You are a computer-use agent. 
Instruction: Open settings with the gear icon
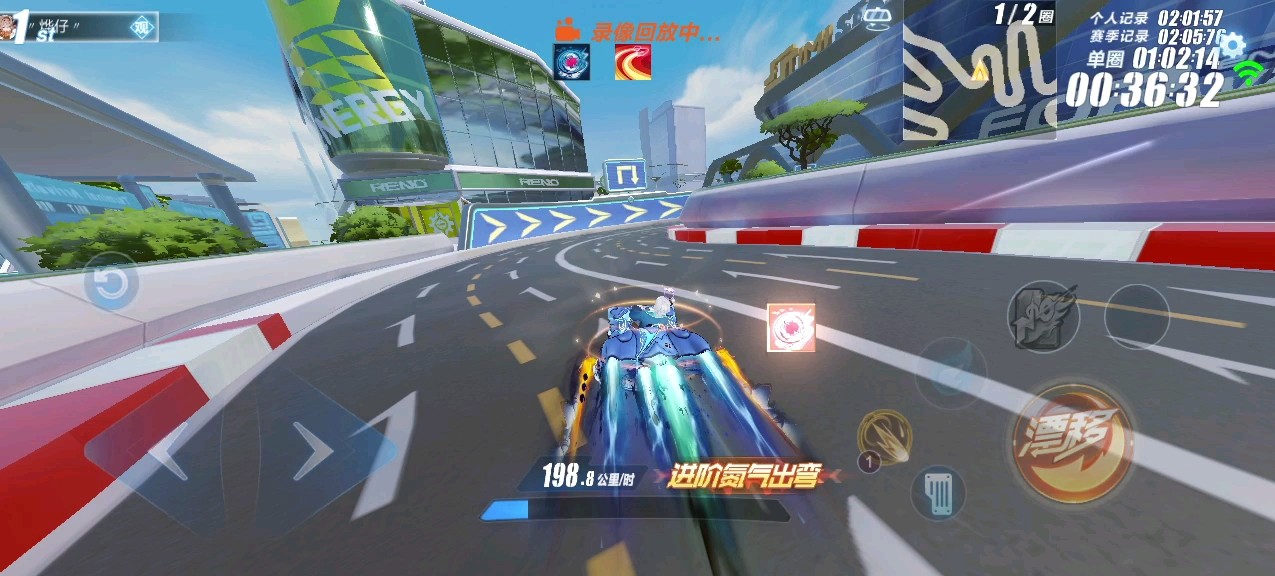1231,44
